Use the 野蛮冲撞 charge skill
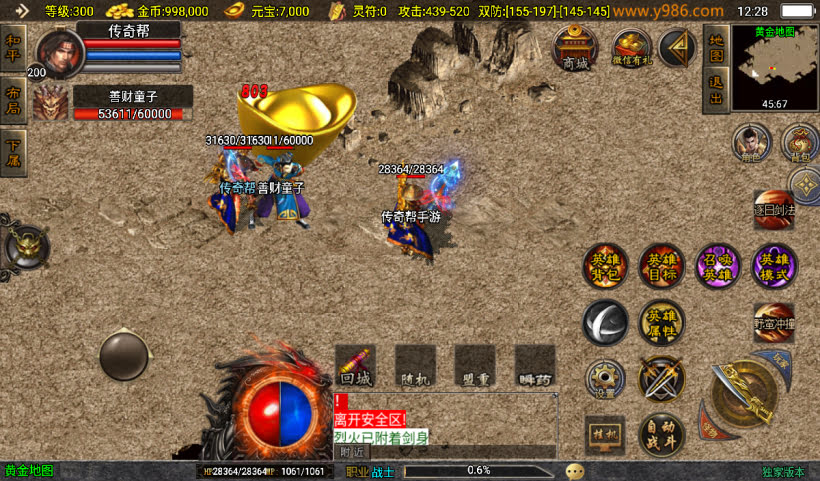 point(775,322)
